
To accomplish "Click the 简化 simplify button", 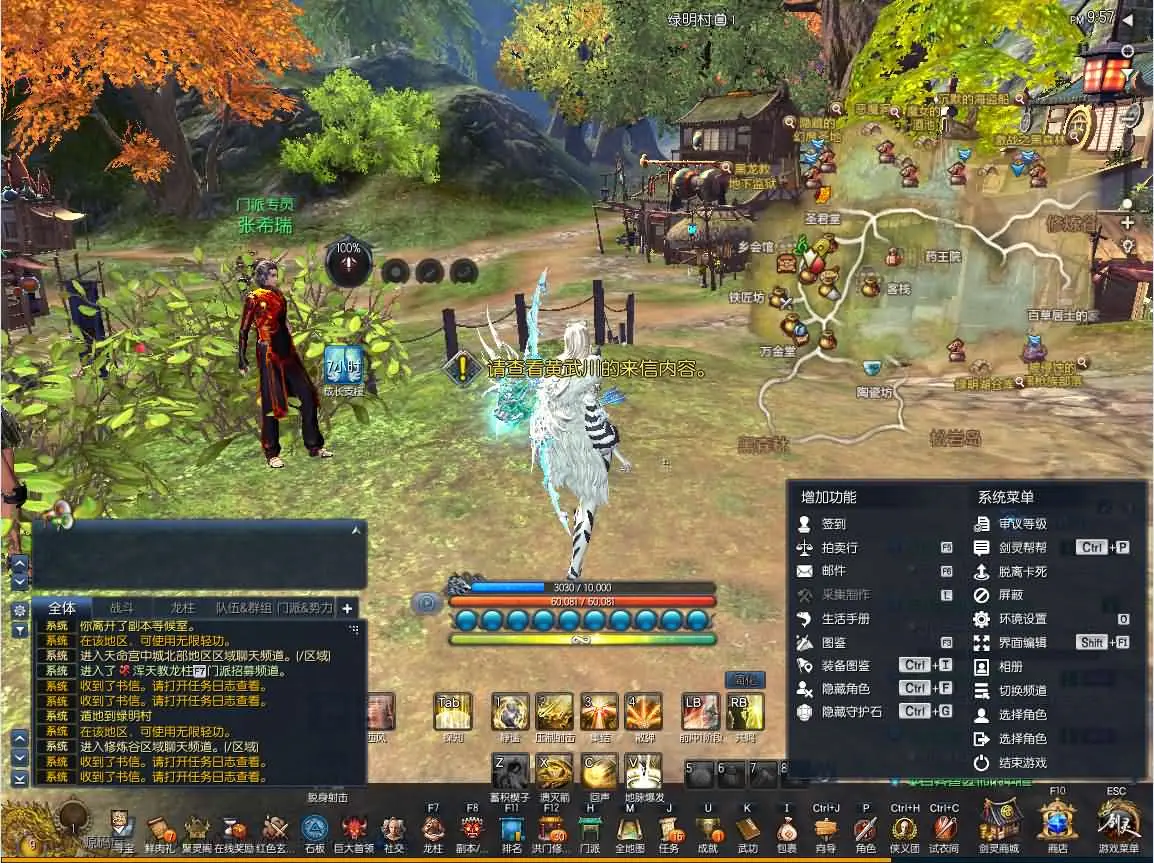I will [743, 679].
